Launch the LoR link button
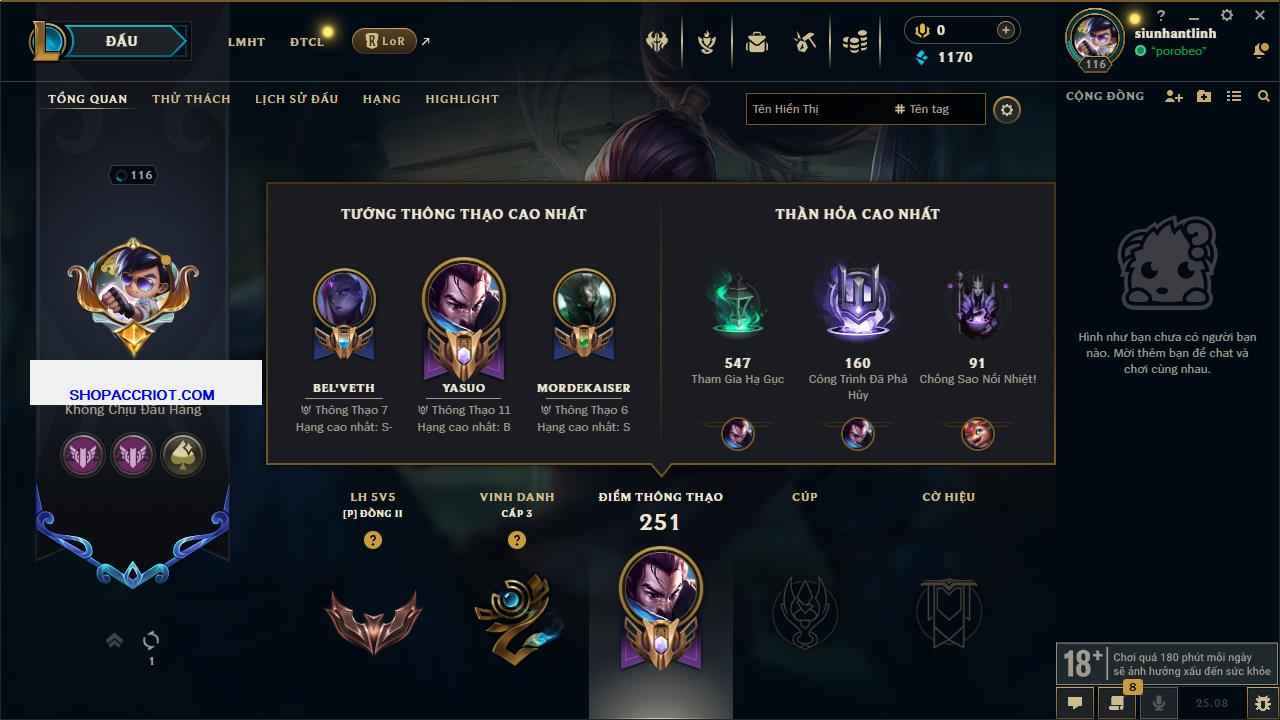 click(384, 41)
